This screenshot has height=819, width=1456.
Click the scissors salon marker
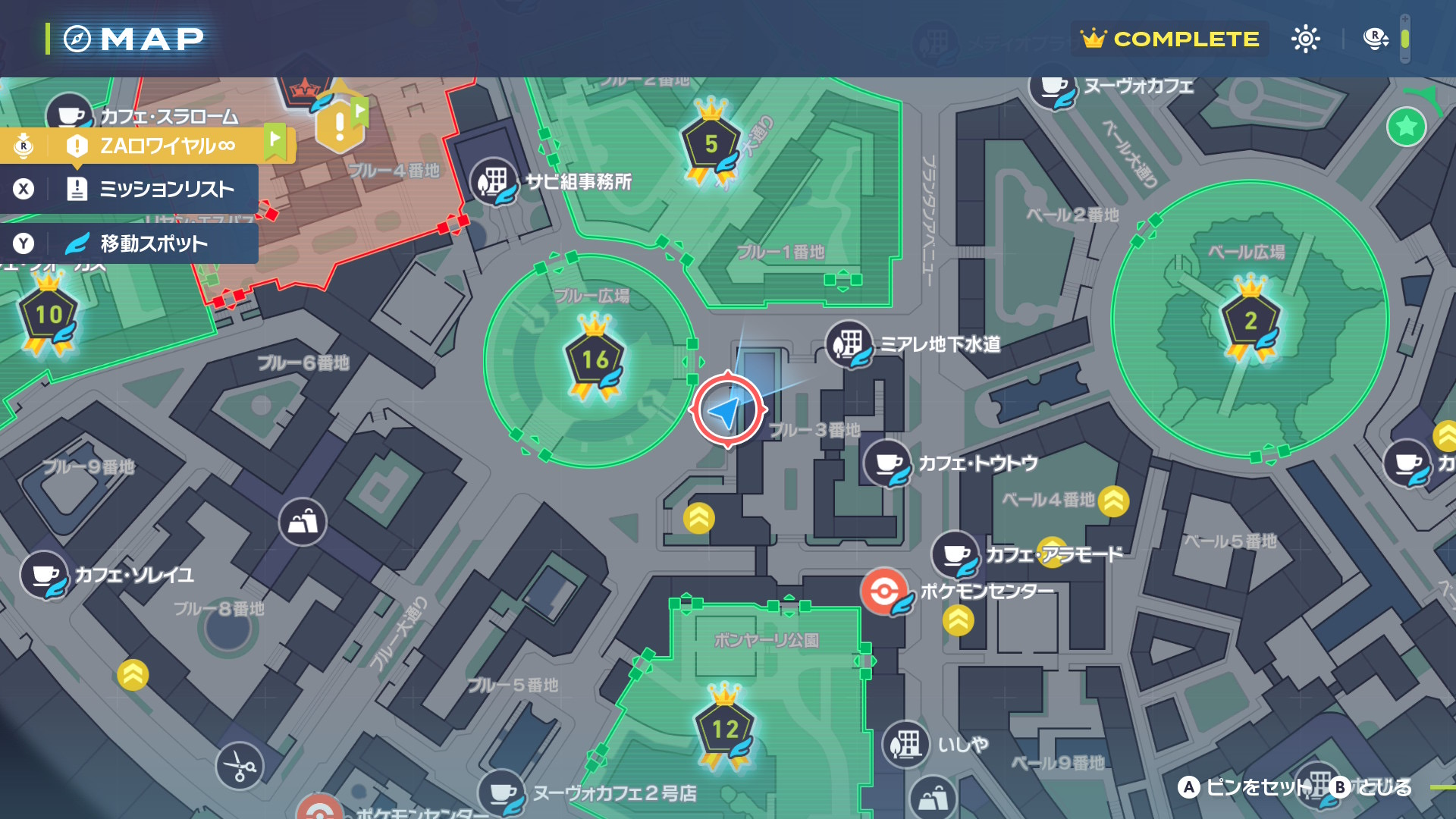[240, 765]
